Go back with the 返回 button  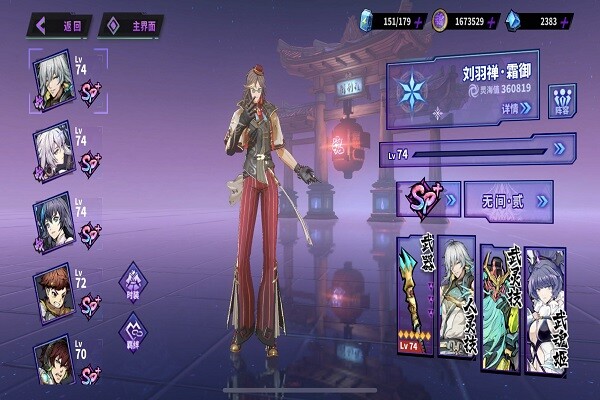point(61,24)
